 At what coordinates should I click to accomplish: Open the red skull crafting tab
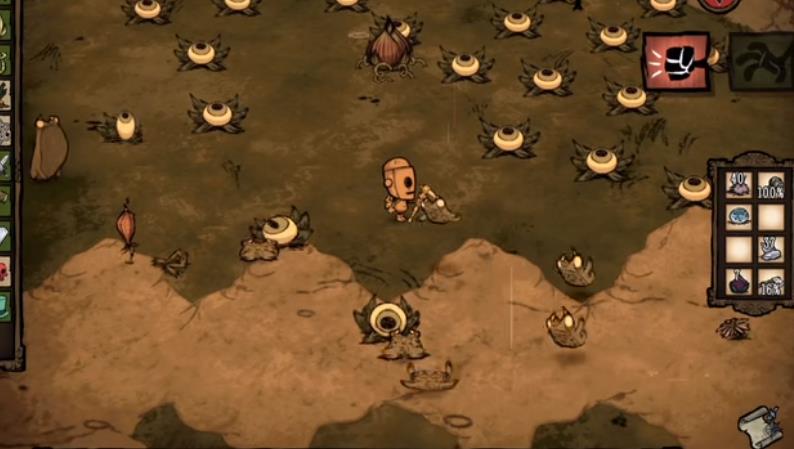(x=5, y=271)
